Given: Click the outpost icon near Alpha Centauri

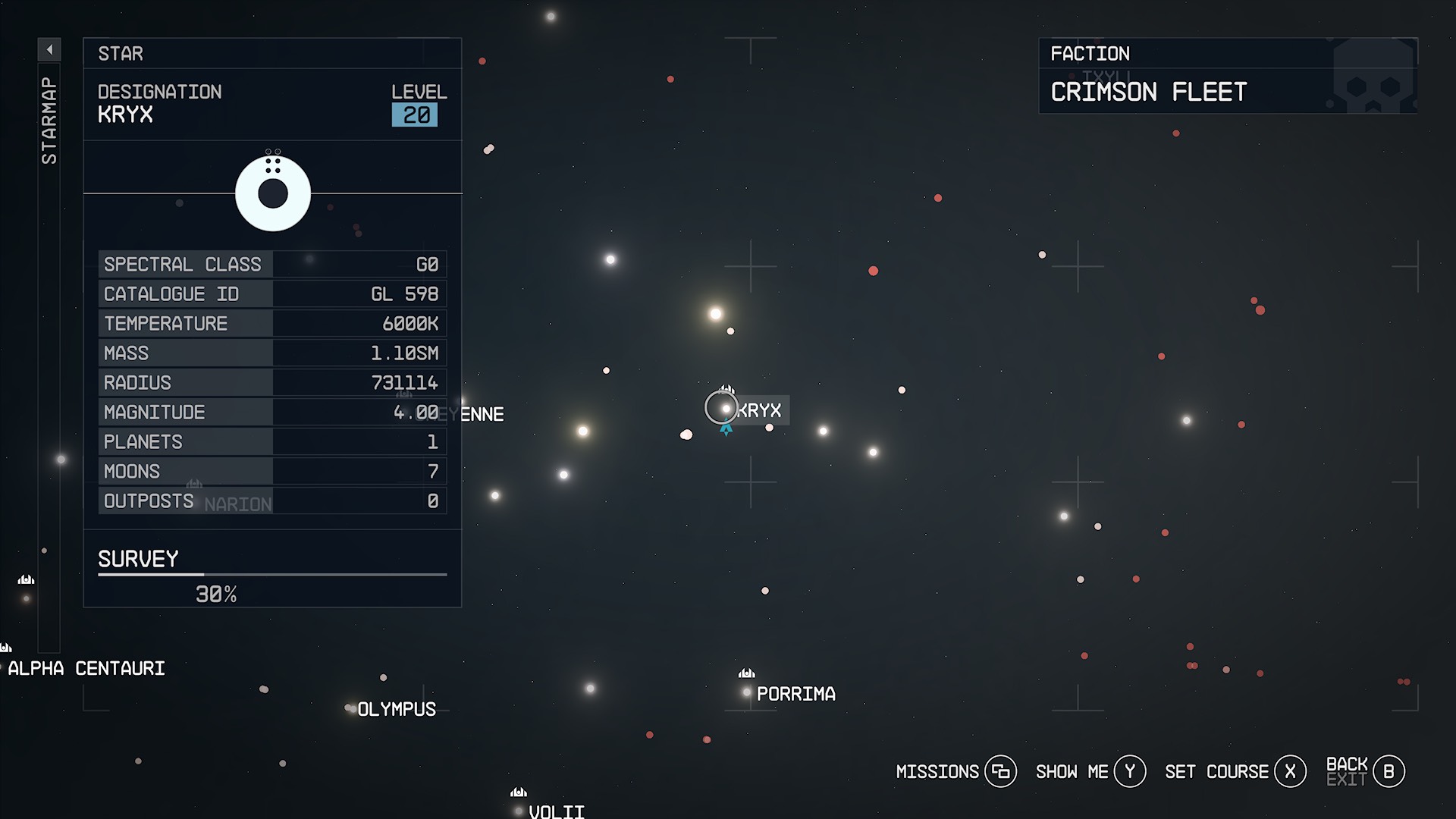Looking at the screenshot, I should [7, 647].
